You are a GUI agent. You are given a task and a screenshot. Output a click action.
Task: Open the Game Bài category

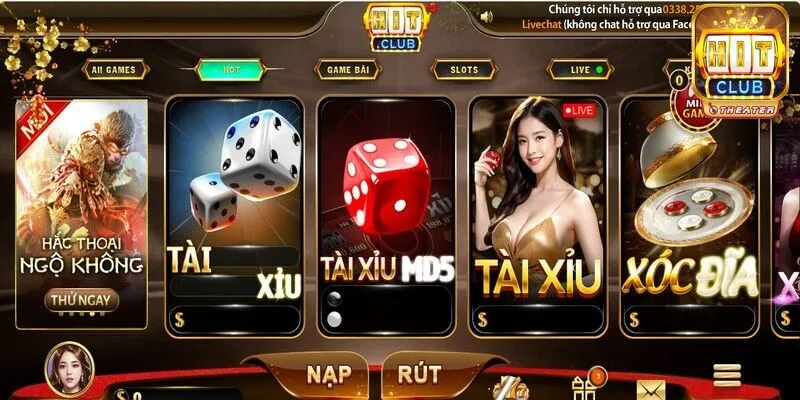[347, 70]
